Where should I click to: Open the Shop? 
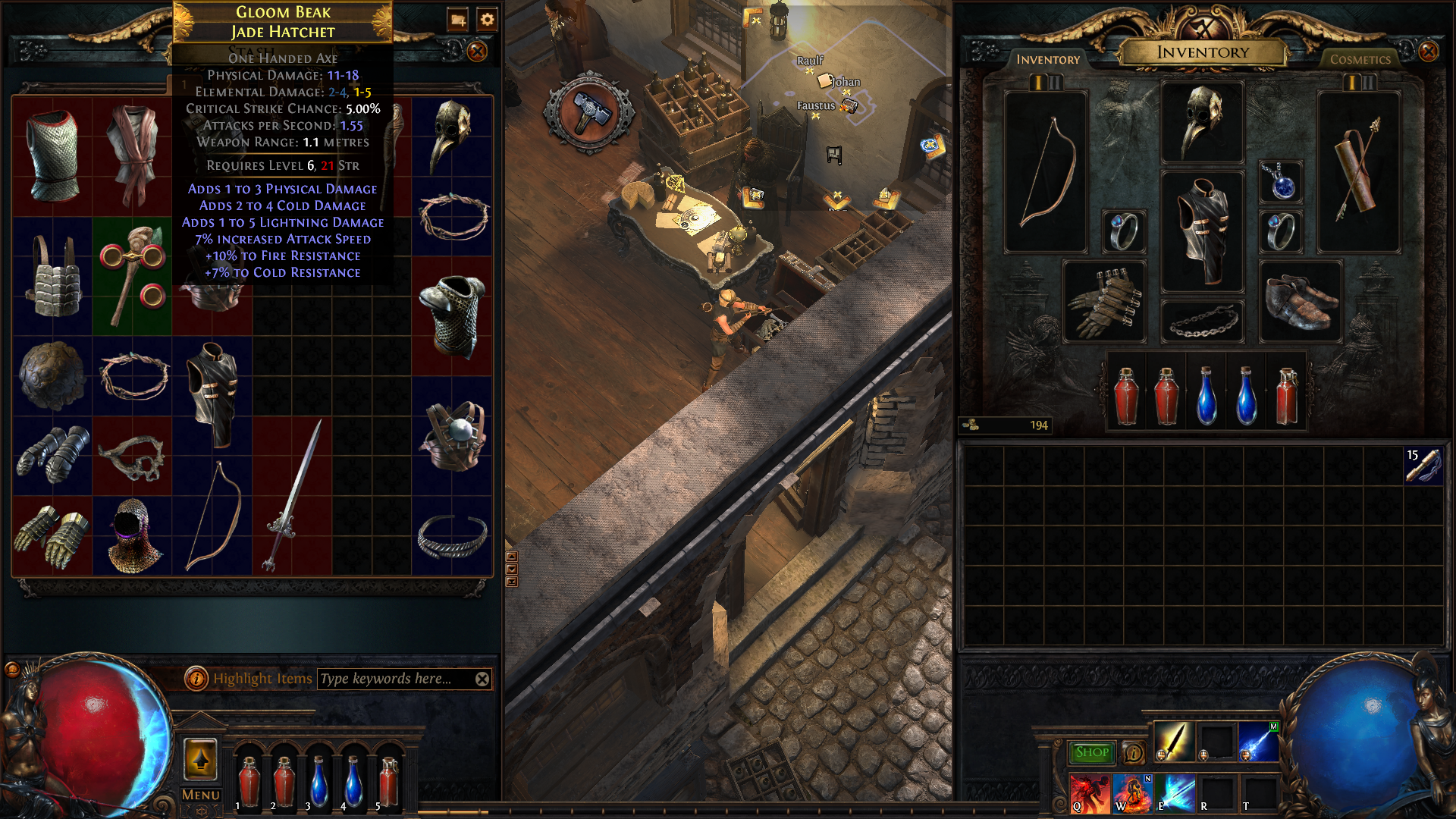coord(1091,752)
